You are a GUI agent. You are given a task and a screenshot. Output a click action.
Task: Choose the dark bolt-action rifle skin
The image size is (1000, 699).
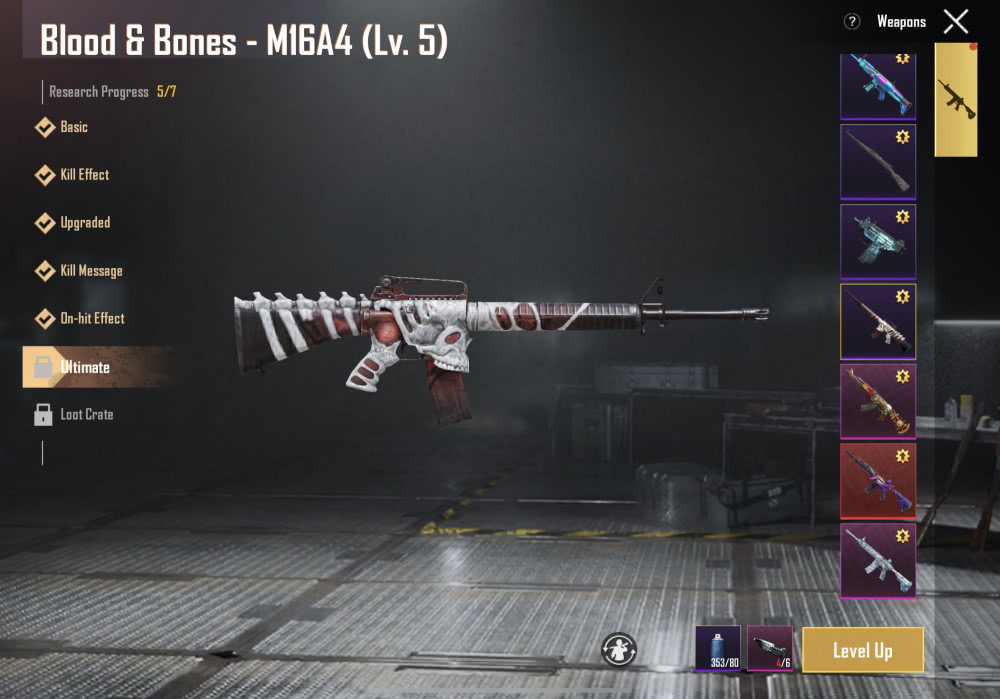coord(877,161)
